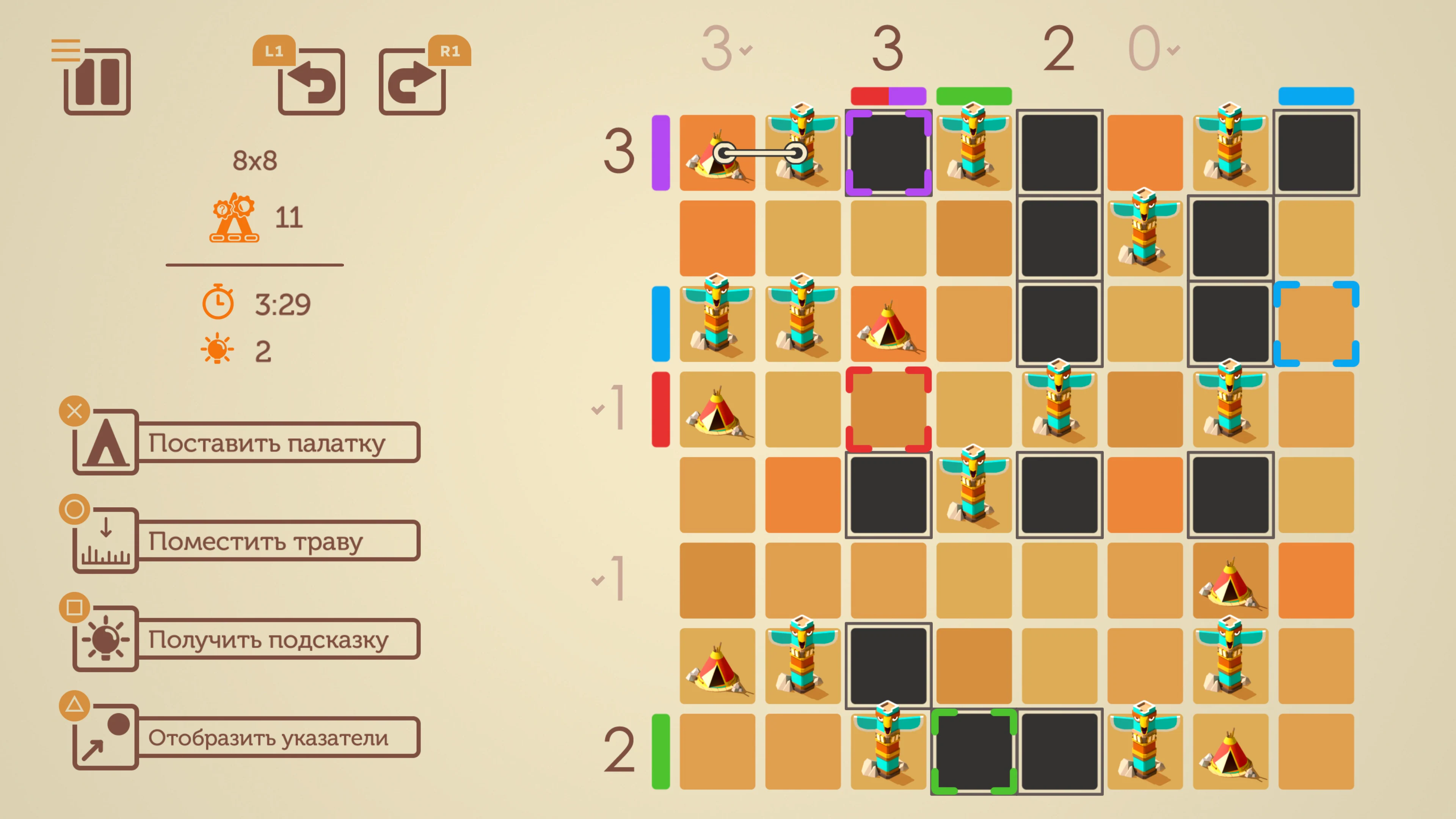The height and width of the screenshot is (819, 1456).
Task: Select the 'Поместить траву' grass tool icon
Action: coord(105,541)
